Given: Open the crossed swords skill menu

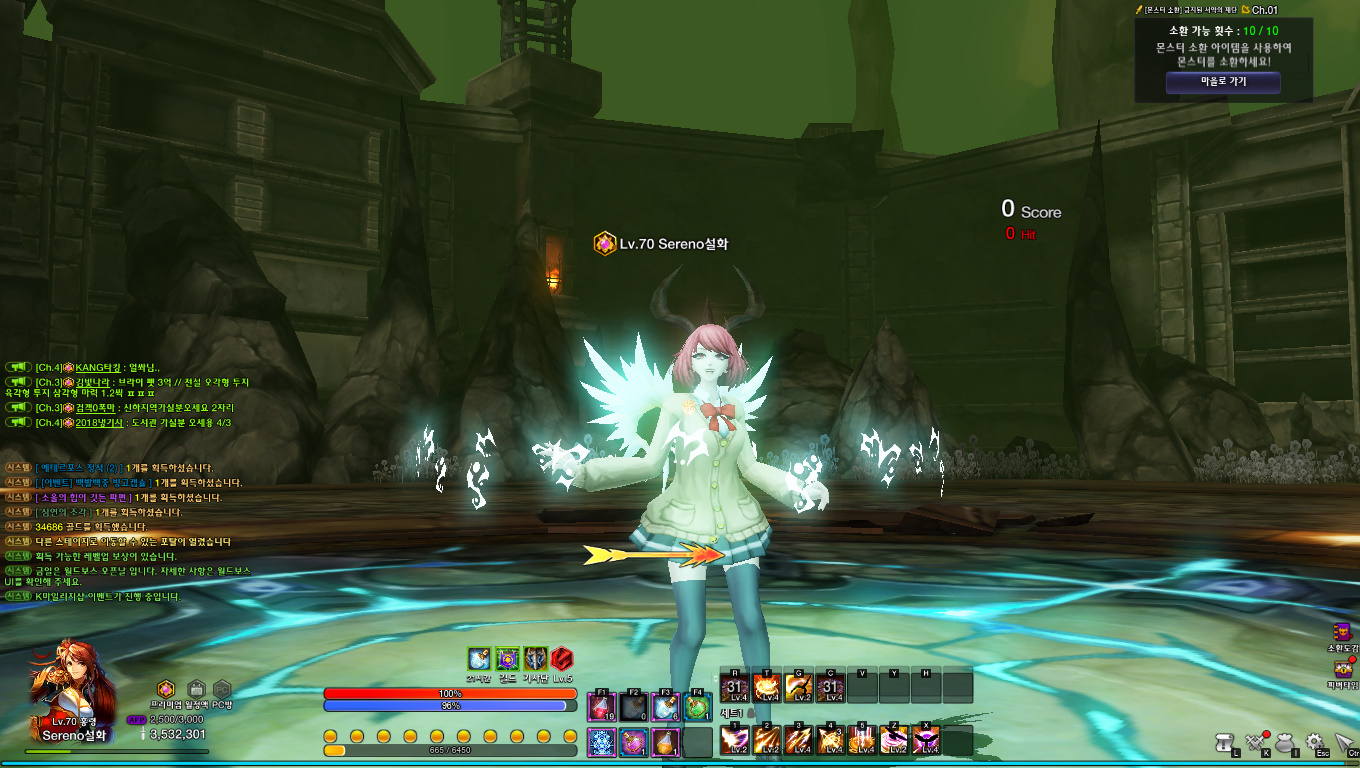Looking at the screenshot, I should coord(1255,742).
